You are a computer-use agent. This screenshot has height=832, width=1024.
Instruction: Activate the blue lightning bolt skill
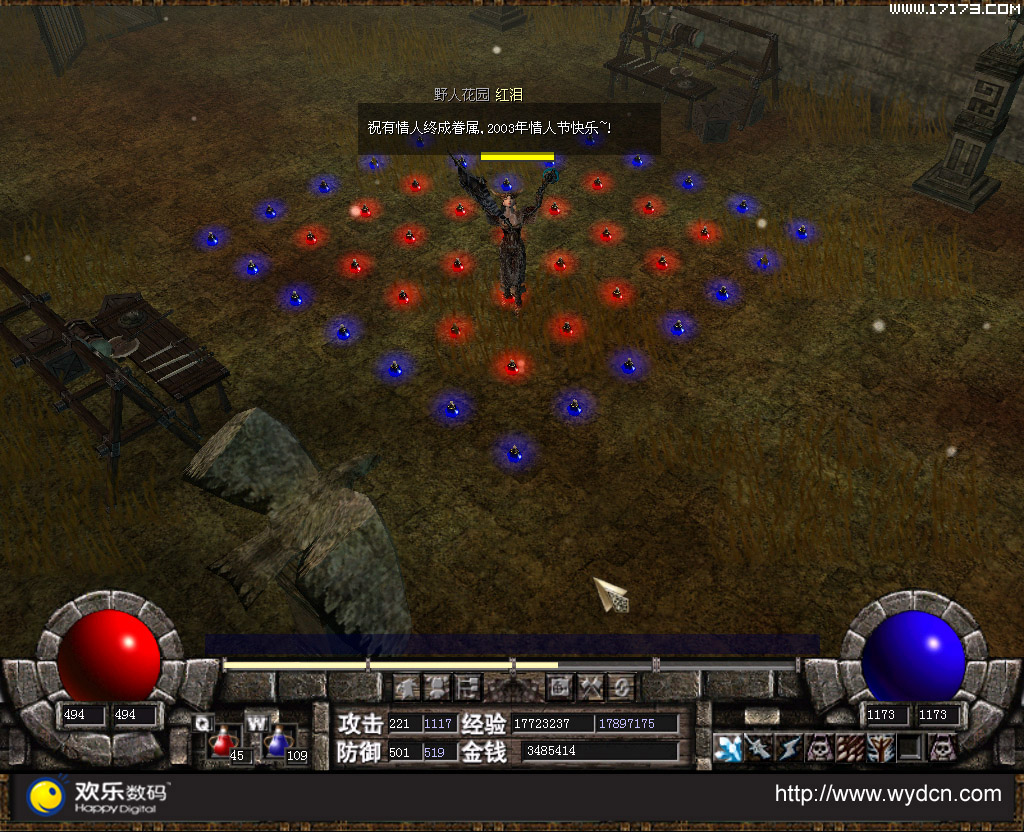click(789, 747)
